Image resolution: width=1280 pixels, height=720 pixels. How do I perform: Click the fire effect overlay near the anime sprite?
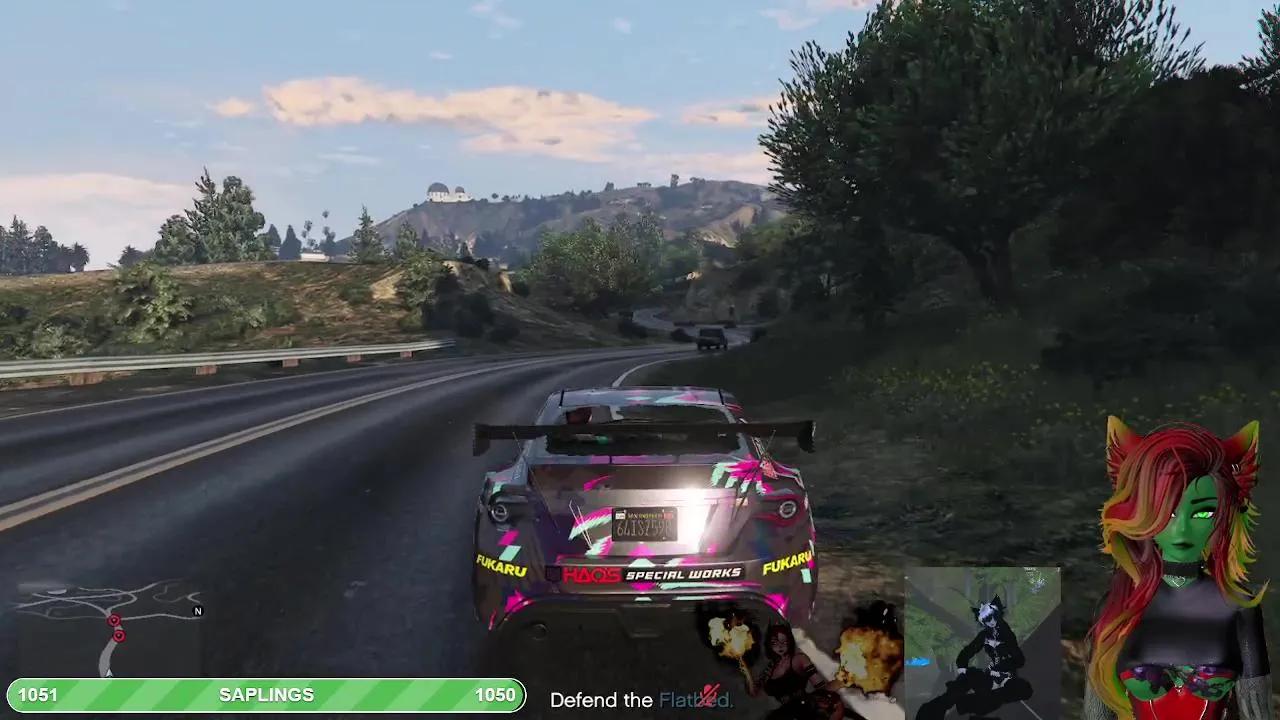(730, 635)
